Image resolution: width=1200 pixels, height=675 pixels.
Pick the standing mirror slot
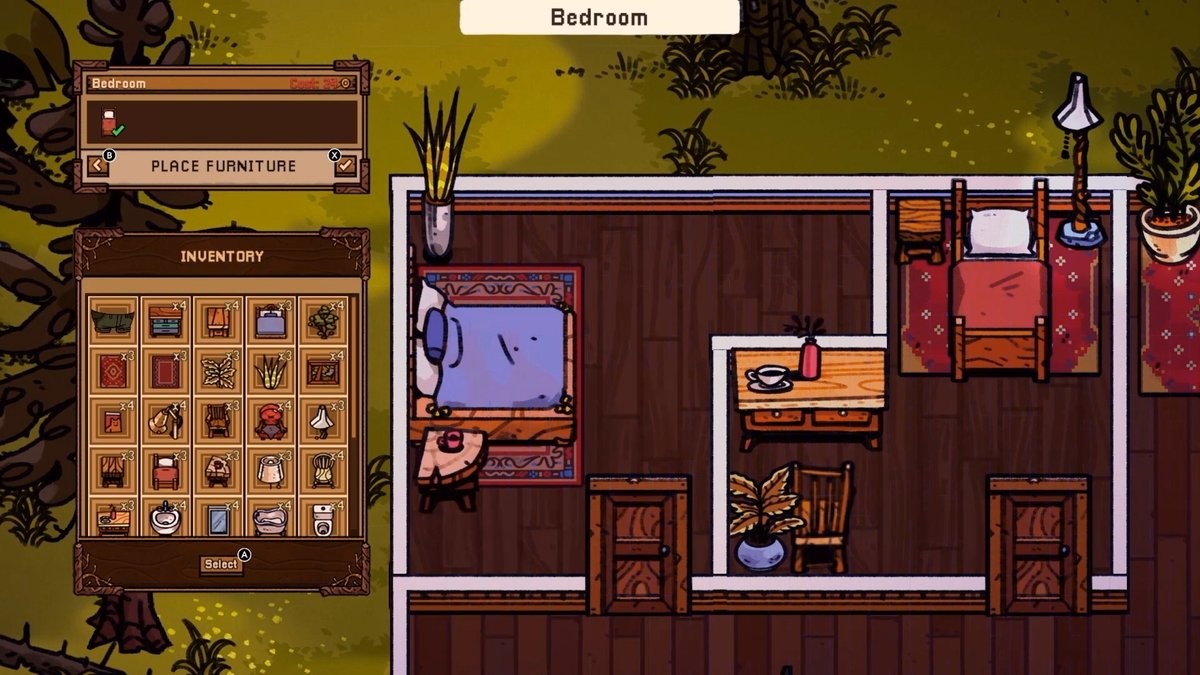tap(217, 517)
